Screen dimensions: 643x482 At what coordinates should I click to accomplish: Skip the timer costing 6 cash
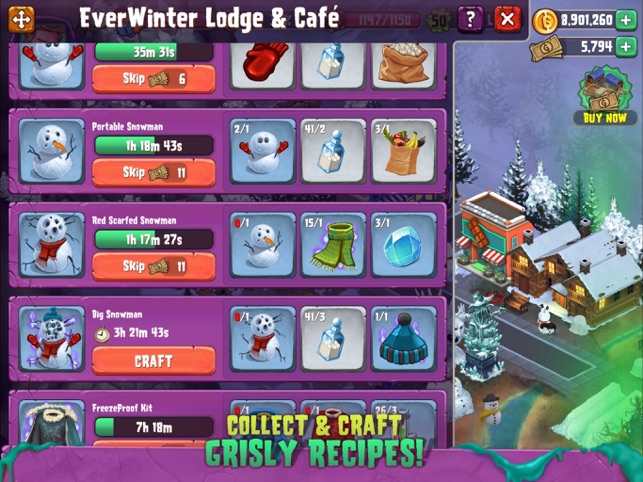tap(153, 78)
